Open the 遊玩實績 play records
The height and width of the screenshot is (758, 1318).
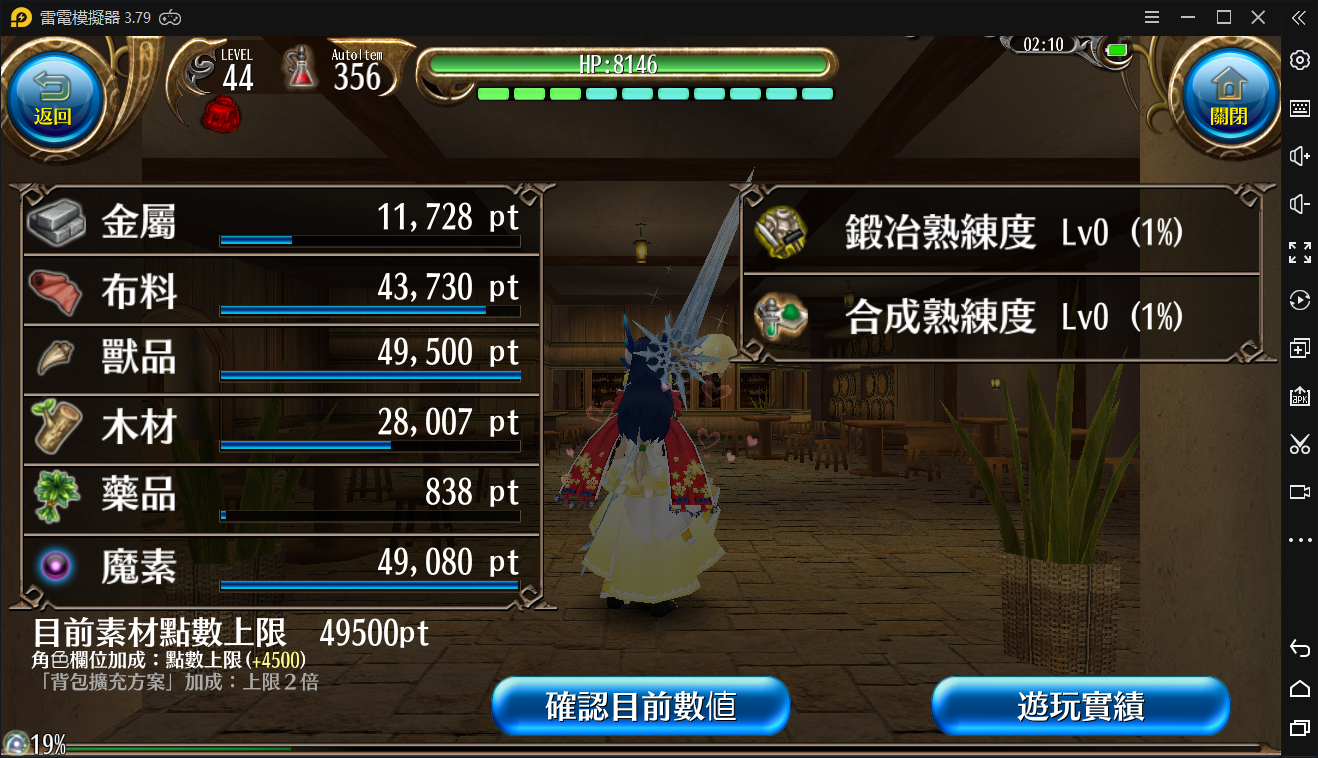click(x=1080, y=706)
